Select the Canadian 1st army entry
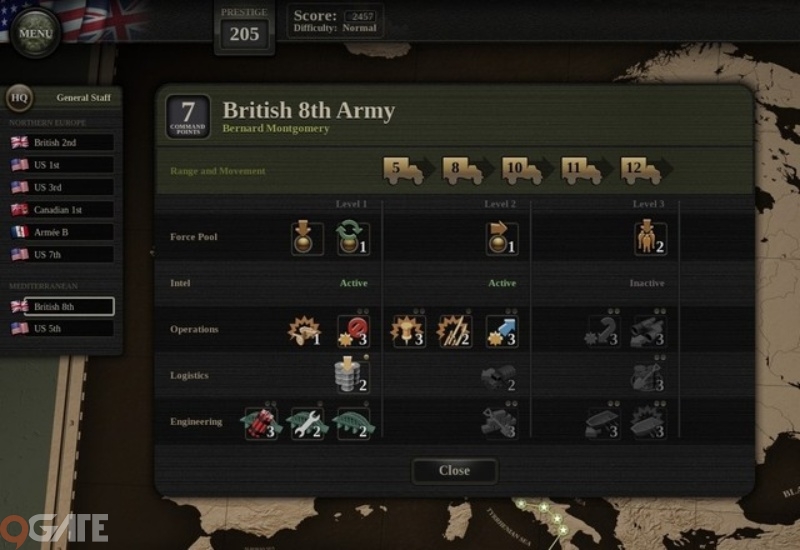The height and width of the screenshot is (550, 800). (60, 210)
